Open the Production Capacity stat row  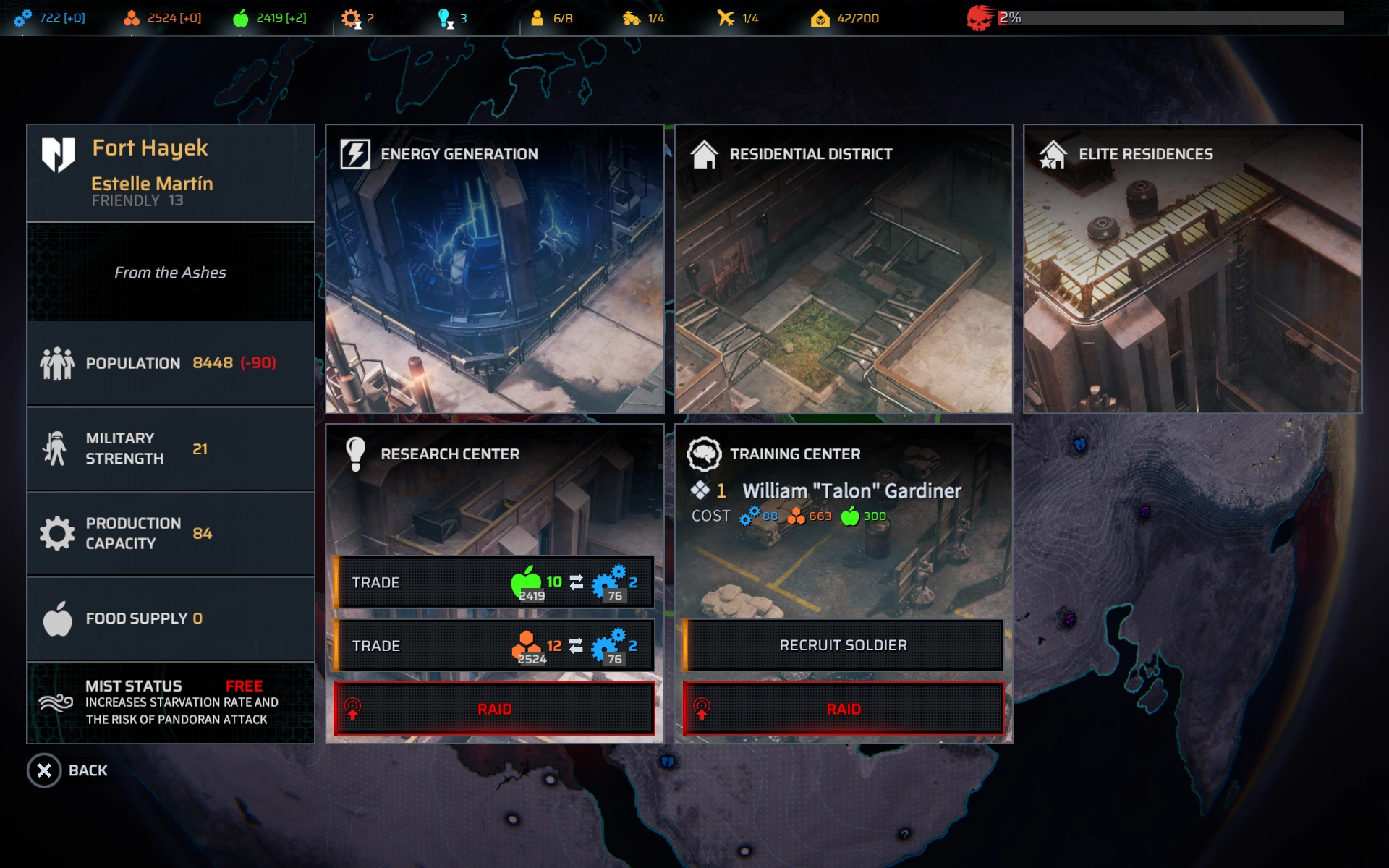171,533
